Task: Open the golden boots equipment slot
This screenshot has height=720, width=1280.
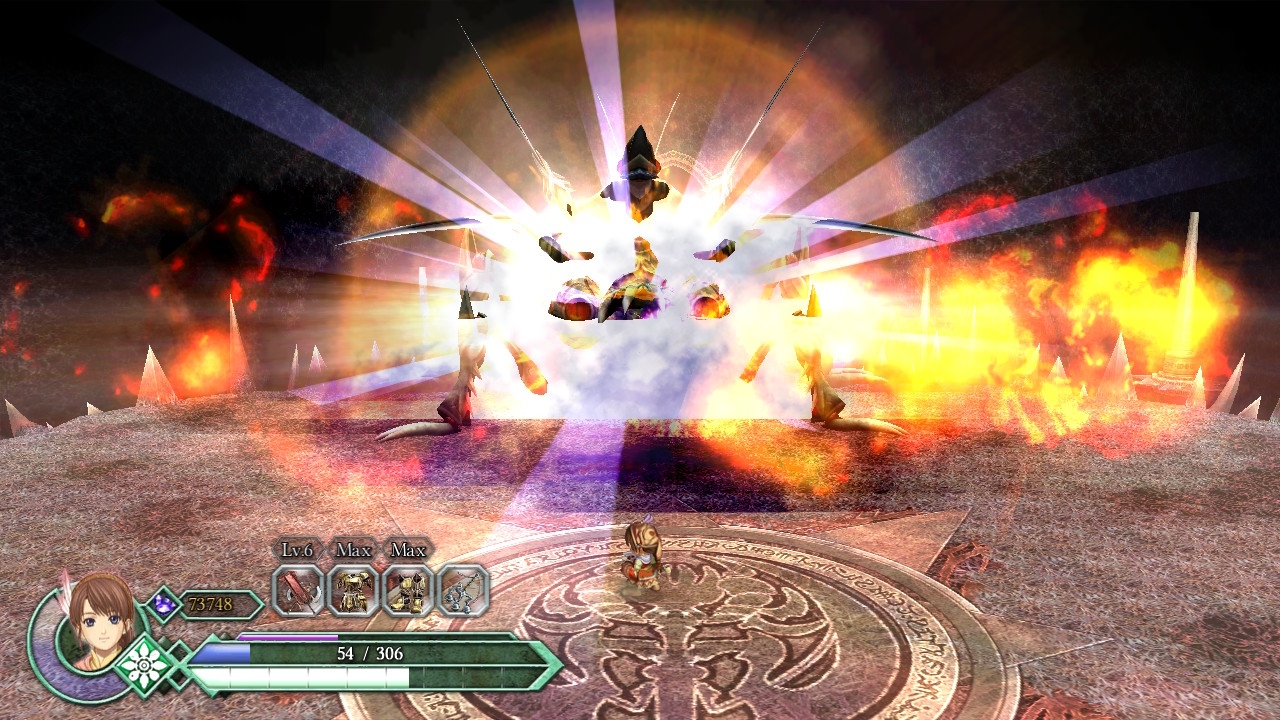Action: (x=408, y=590)
